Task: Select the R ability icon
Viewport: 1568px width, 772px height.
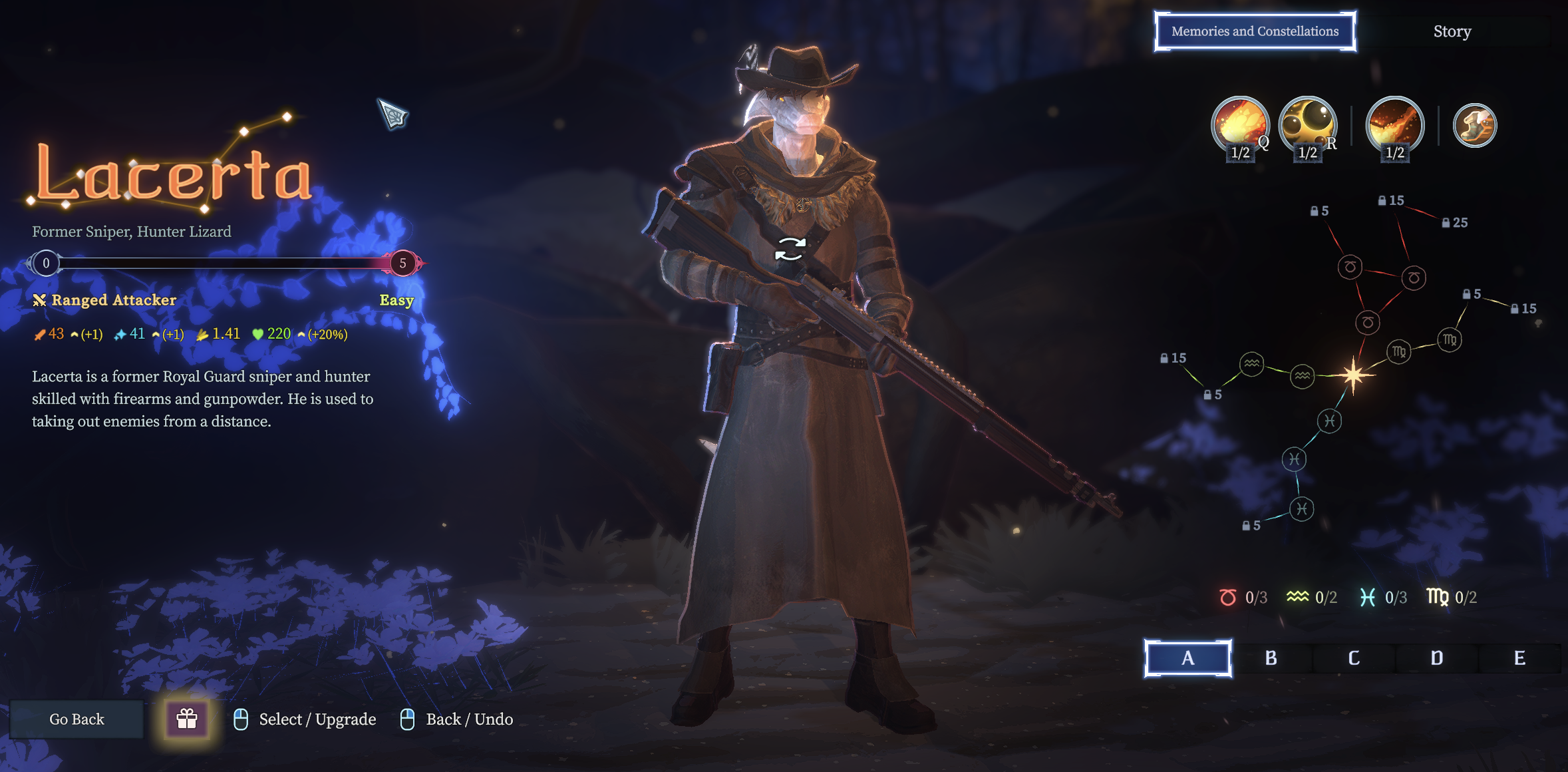Action: coord(1307,124)
